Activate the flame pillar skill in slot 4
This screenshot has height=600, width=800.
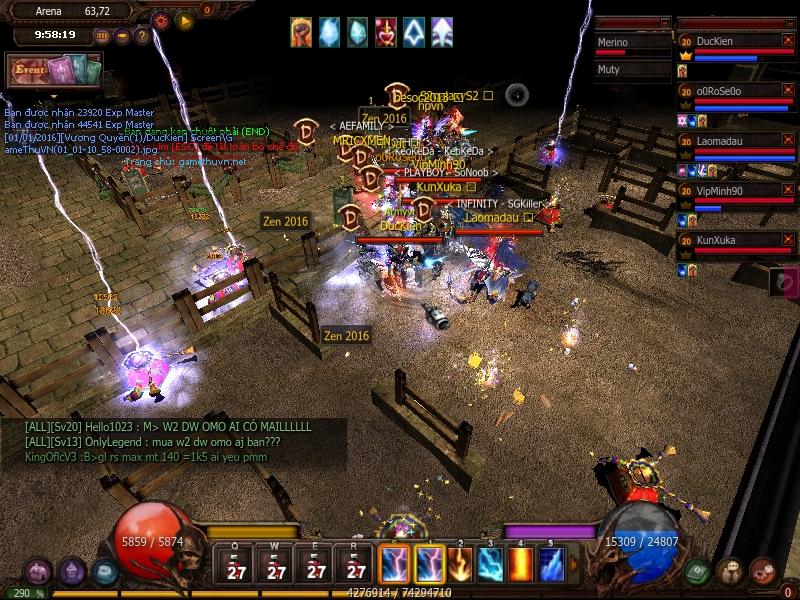521,565
